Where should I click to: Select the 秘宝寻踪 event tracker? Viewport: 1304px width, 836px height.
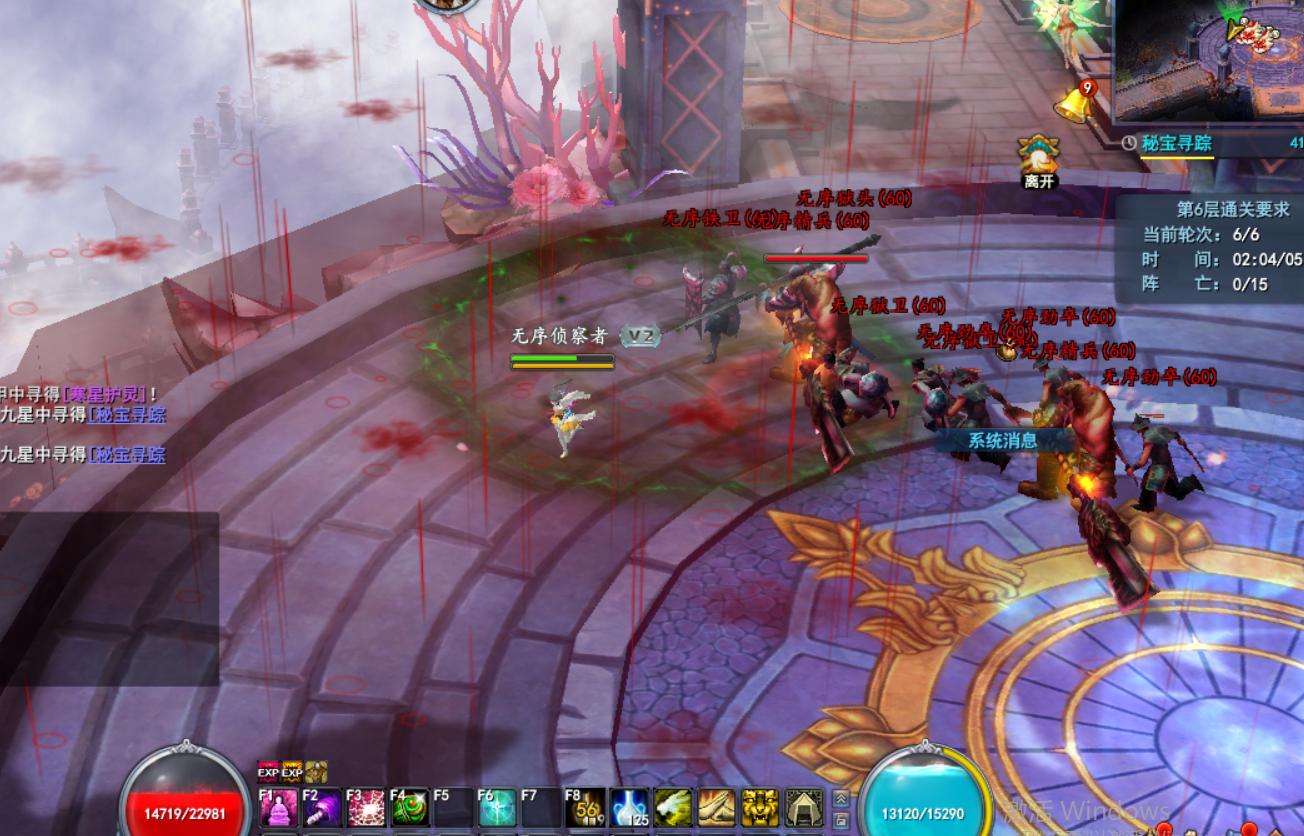[x=1177, y=143]
